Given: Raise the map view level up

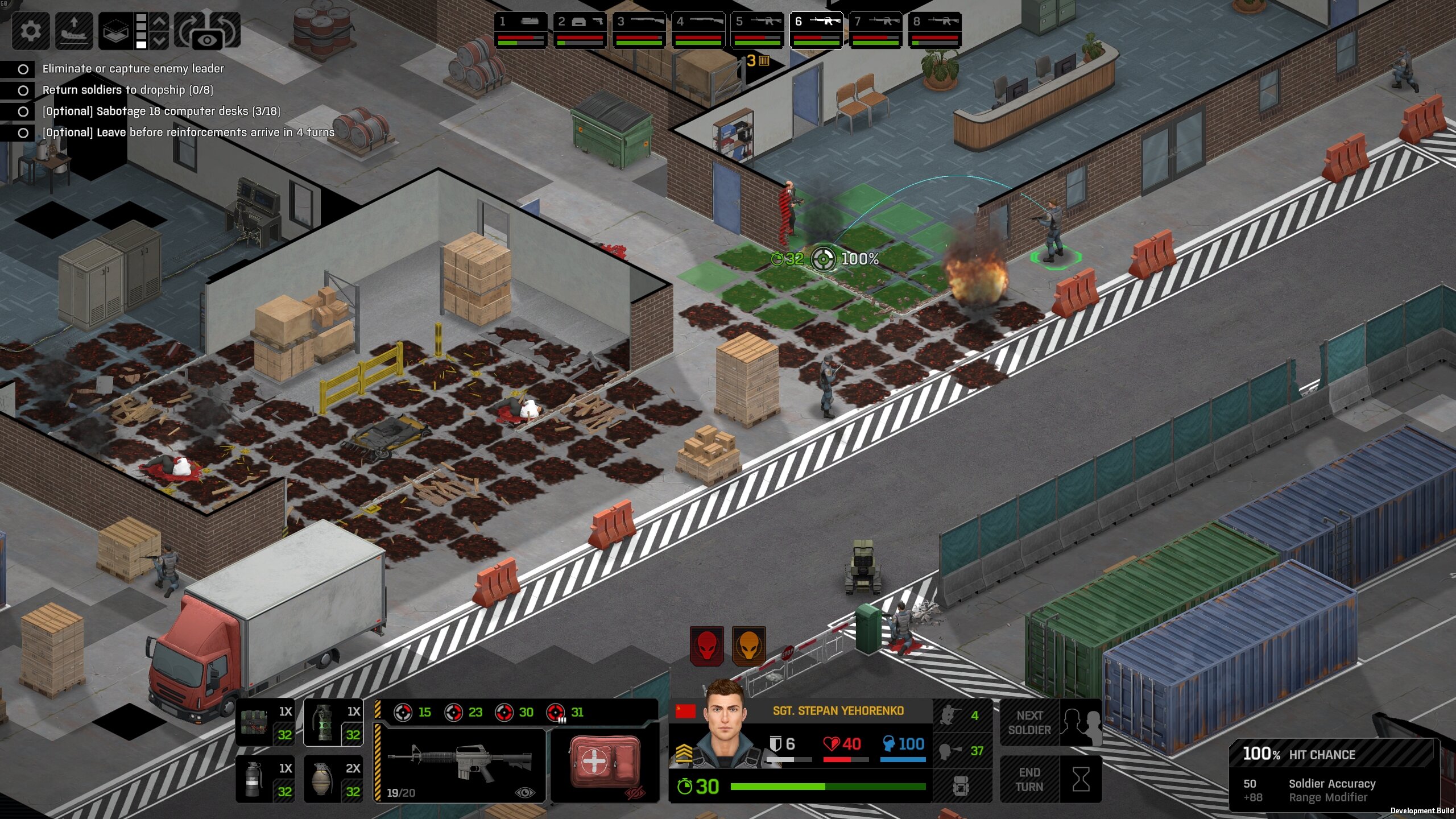Looking at the screenshot, I should click(x=160, y=22).
